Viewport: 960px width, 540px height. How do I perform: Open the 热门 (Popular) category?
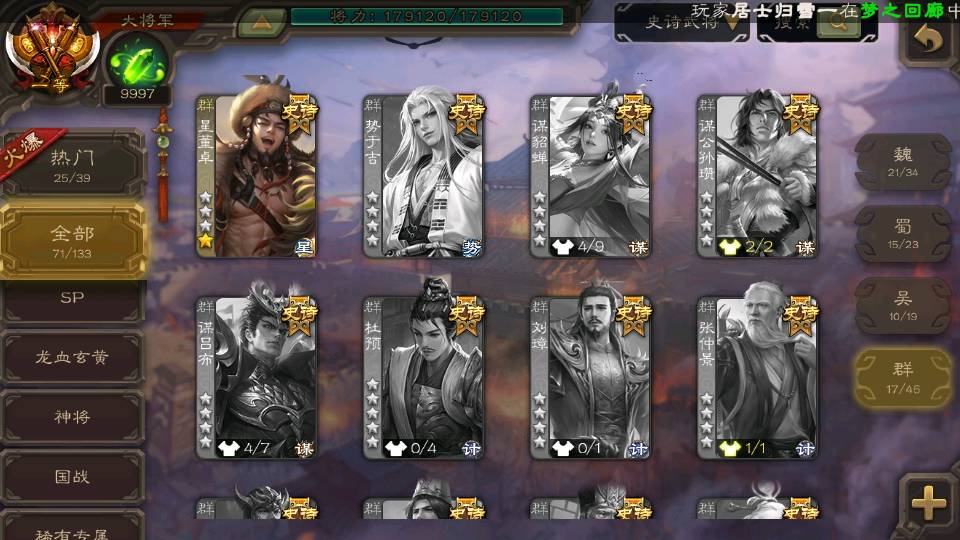[x=72, y=165]
